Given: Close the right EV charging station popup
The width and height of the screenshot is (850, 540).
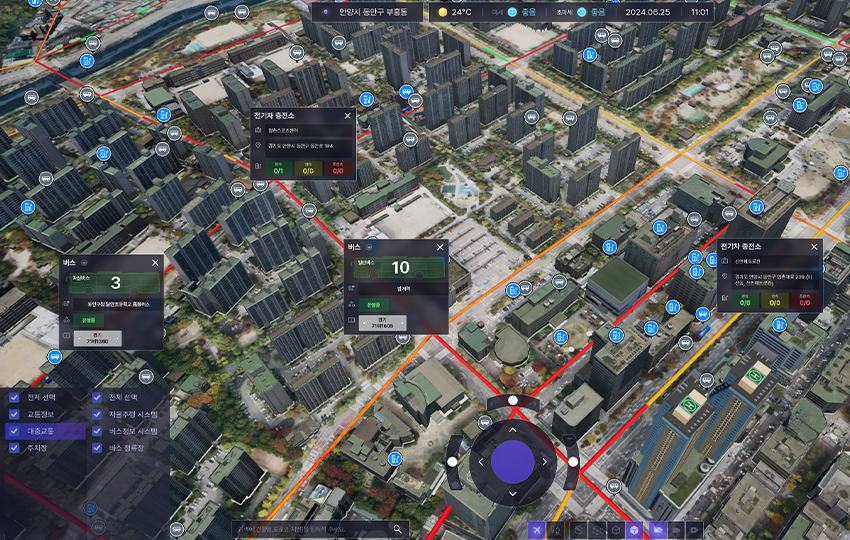Looking at the screenshot, I should point(814,246).
